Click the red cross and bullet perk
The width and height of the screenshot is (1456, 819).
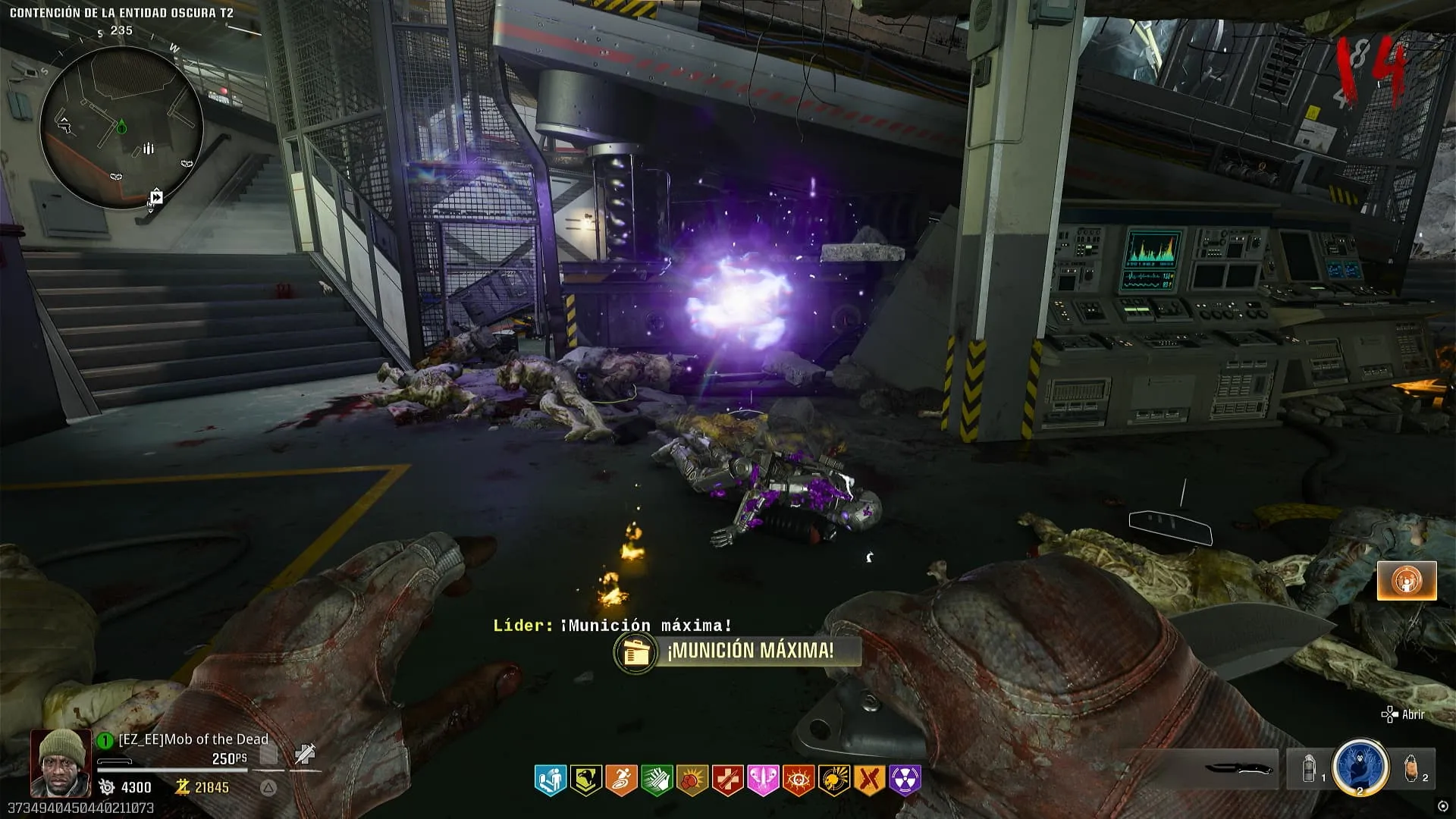pos(727,780)
